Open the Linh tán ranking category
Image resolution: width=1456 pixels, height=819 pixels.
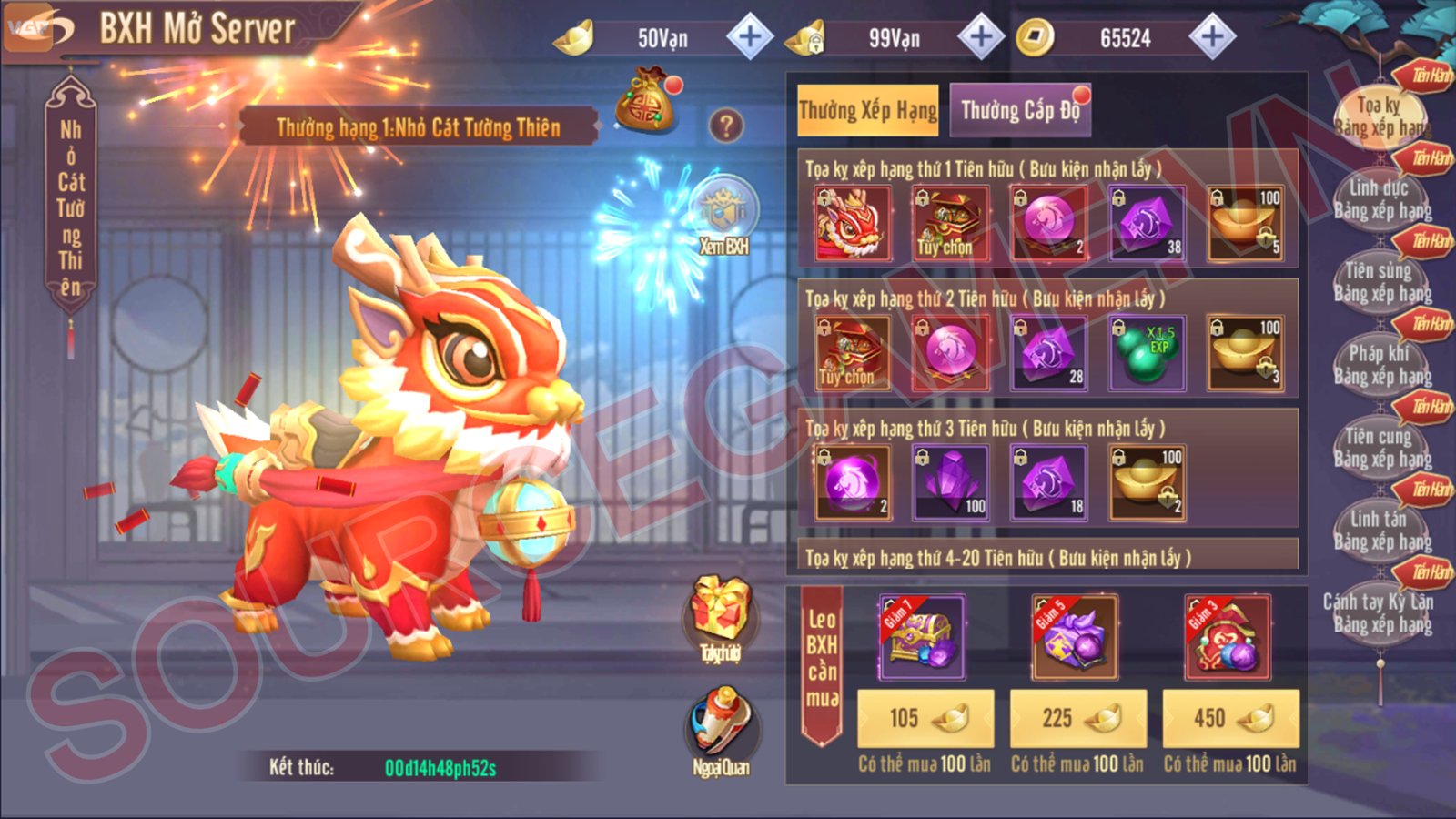tap(1380, 531)
